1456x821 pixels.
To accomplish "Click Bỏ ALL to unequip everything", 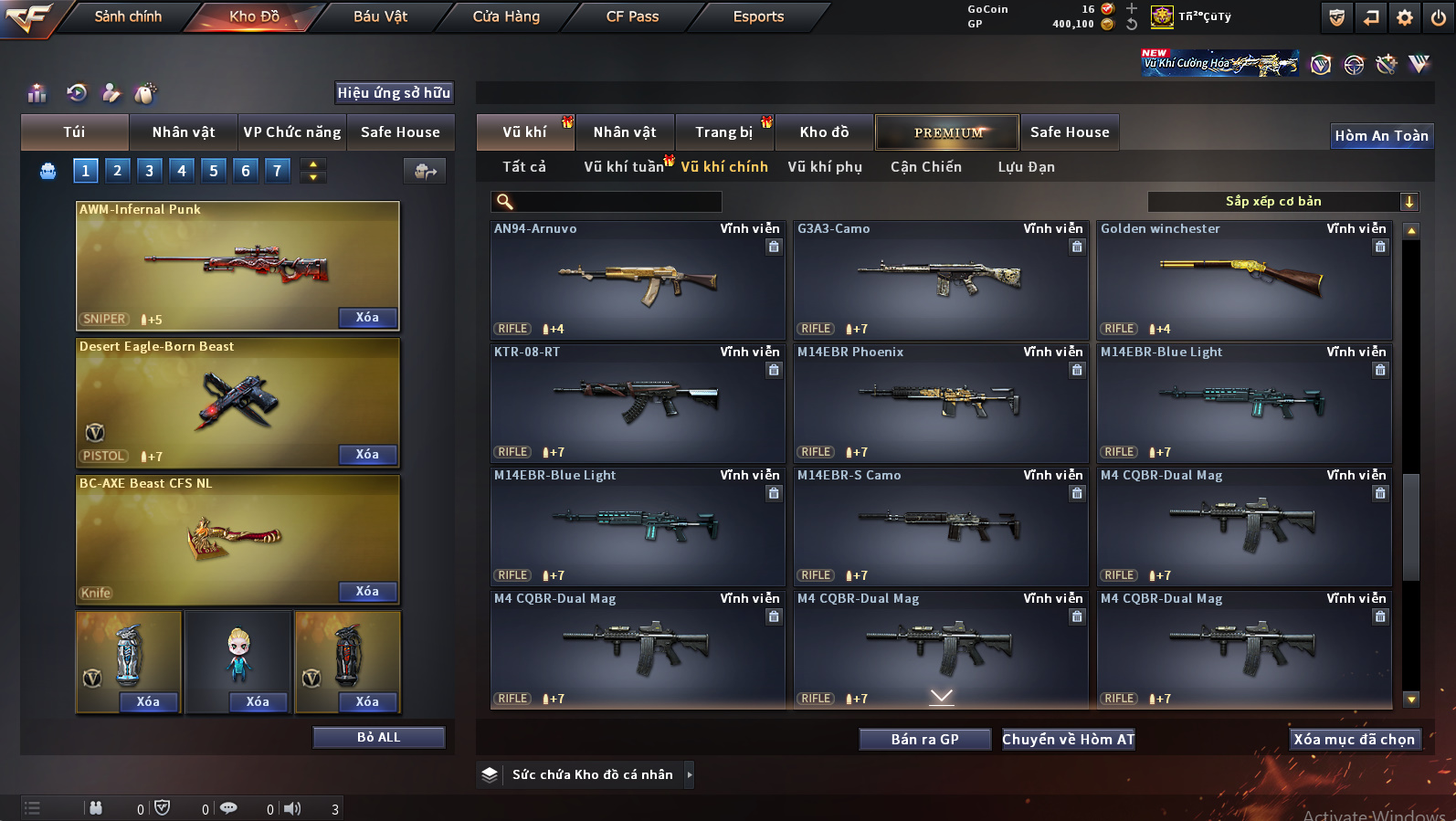I will click(x=378, y=738).
